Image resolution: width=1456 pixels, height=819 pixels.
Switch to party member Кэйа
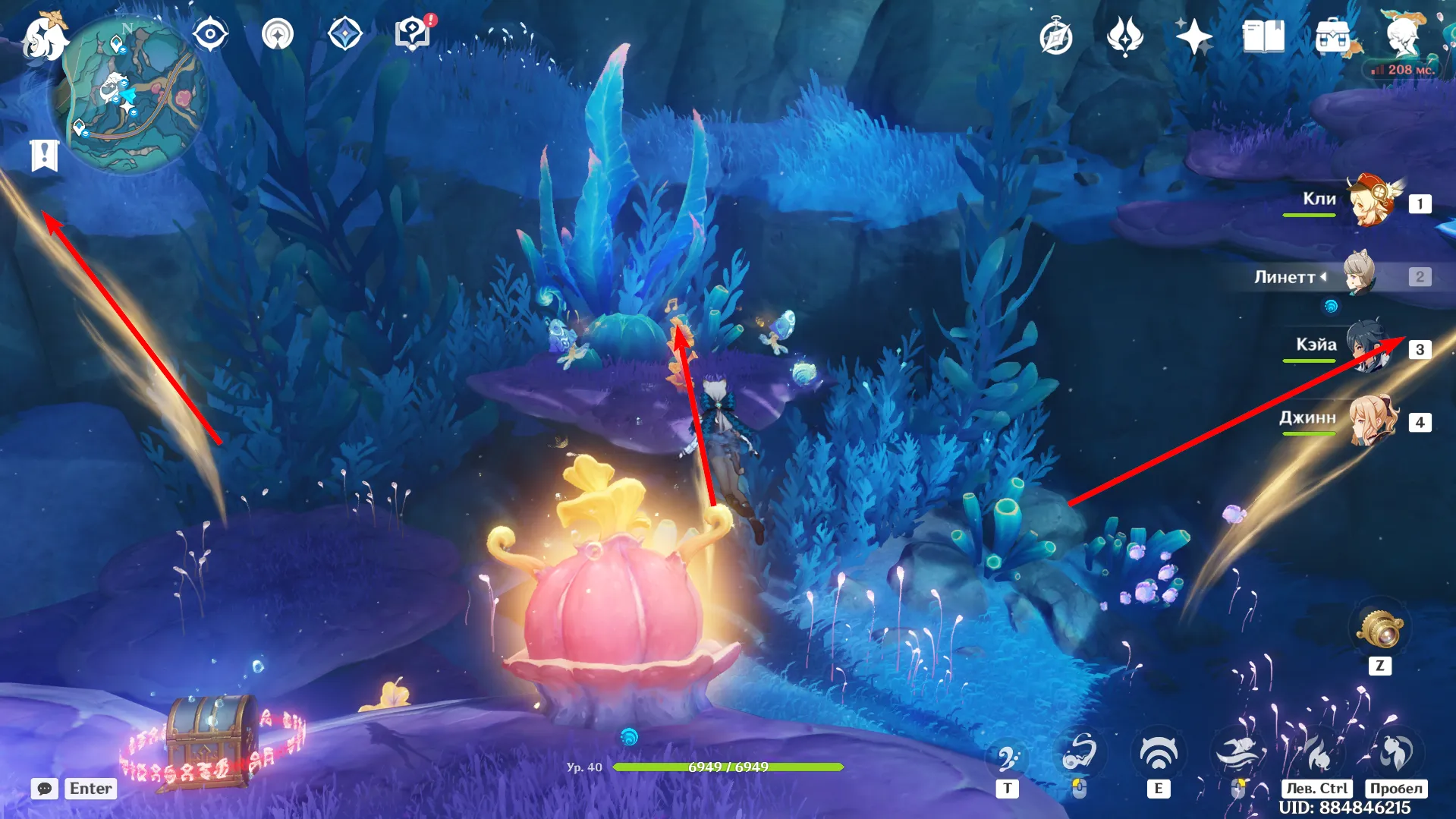(x=1368, y=347)
